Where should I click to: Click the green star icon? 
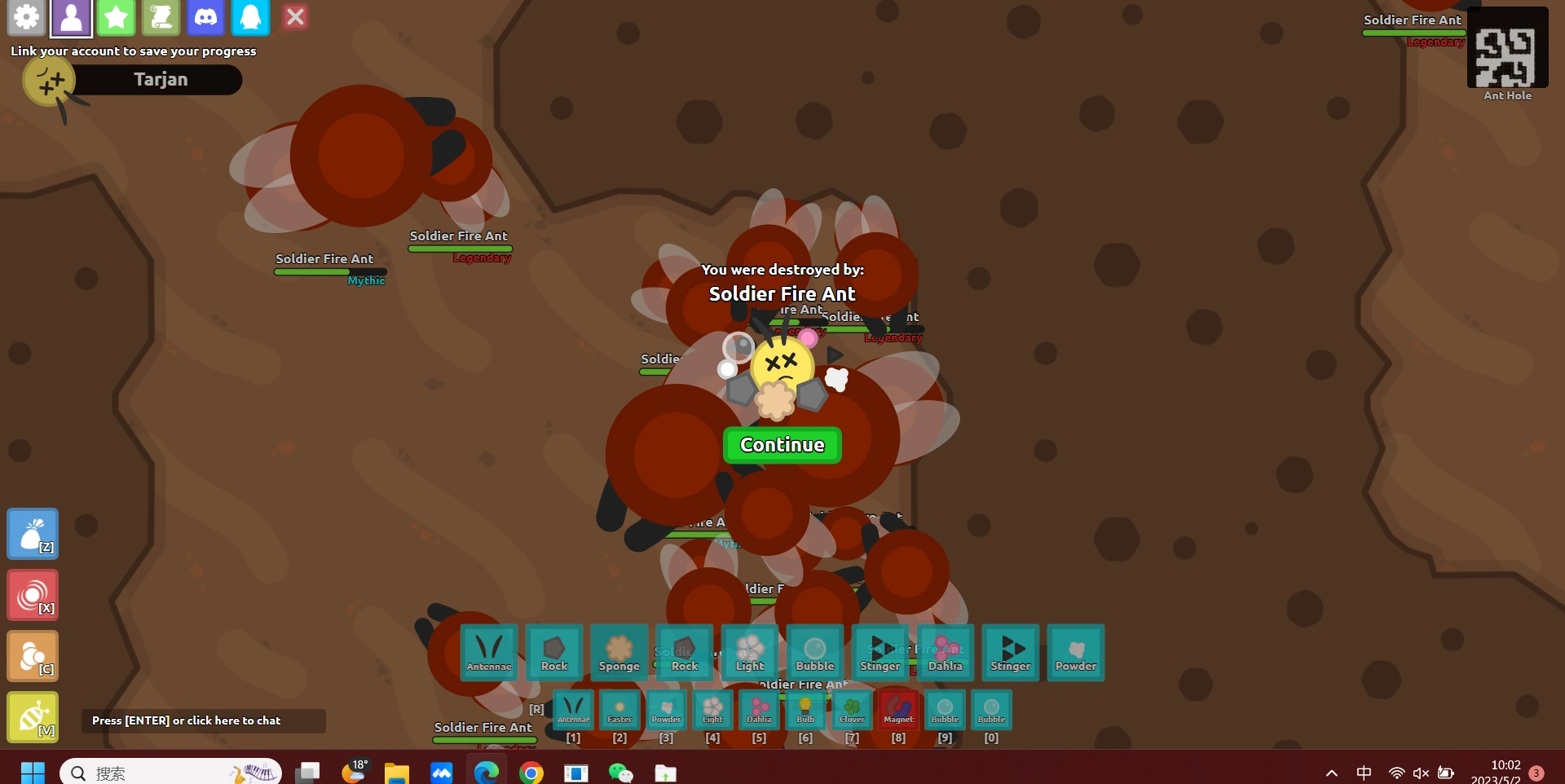point(116,17)
